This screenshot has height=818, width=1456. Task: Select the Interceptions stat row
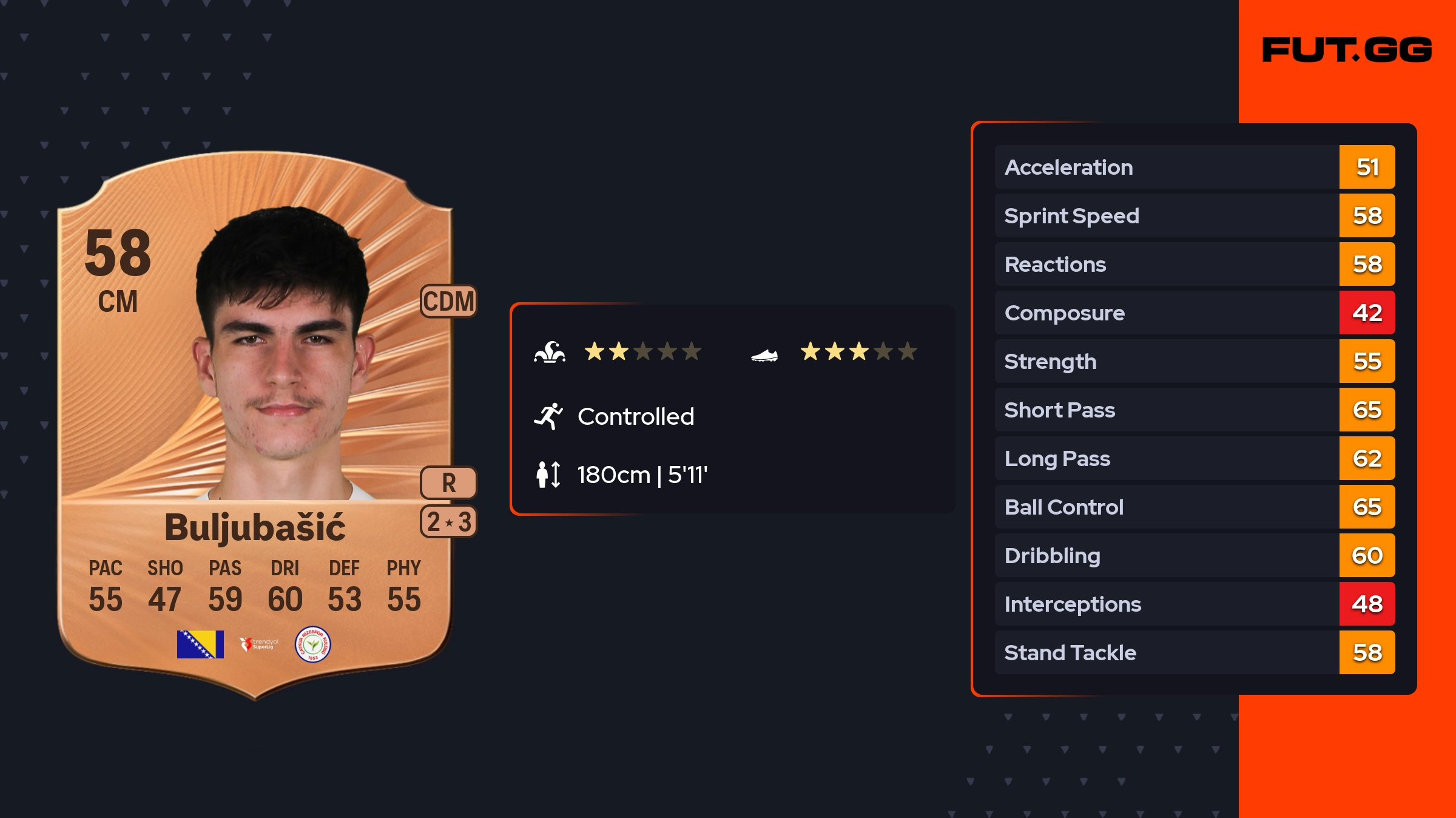[x=1194, y=604]
